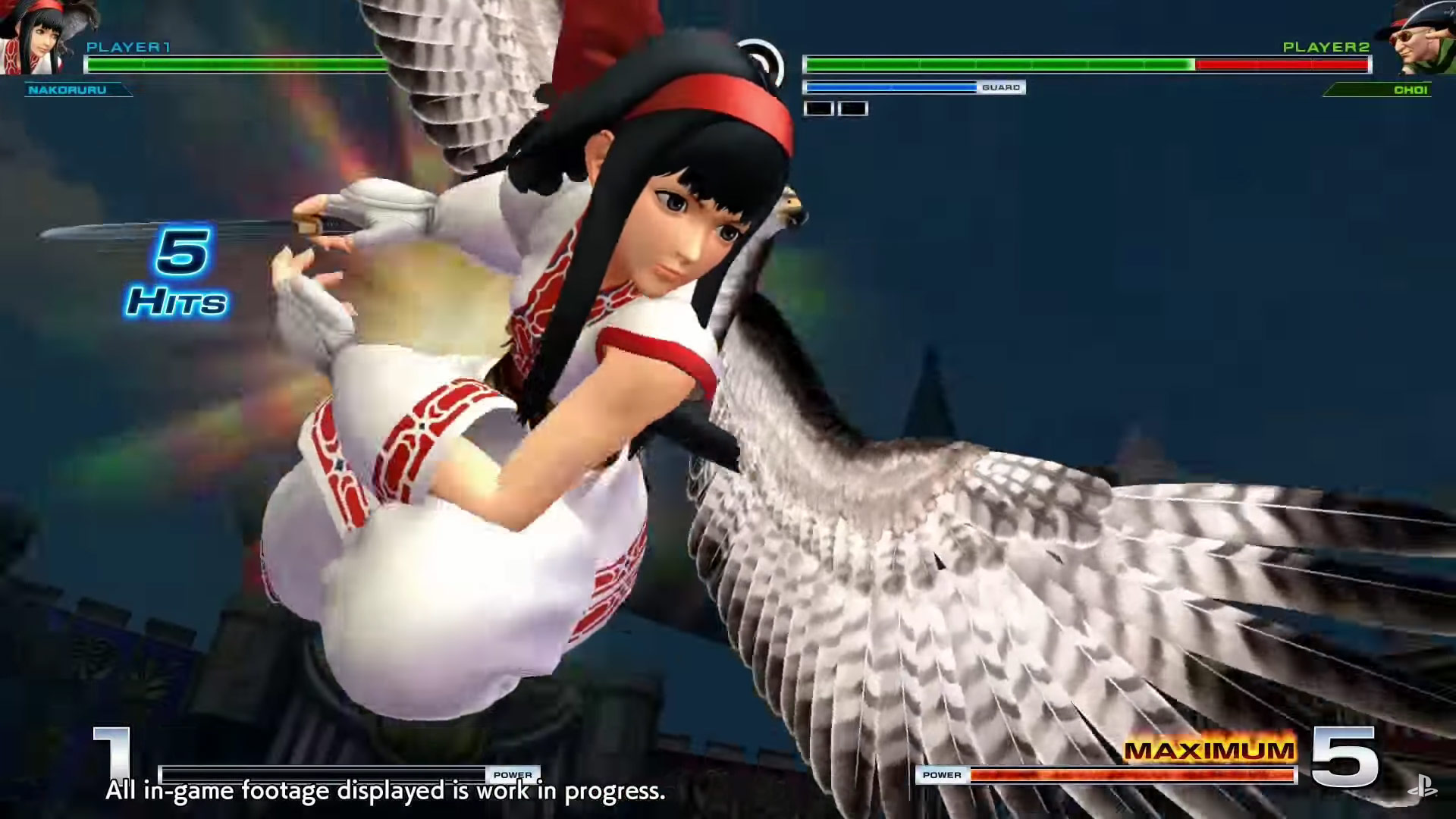Click Player 1's green health bar
This screenshot has height=819, width=1456.
coord(227,64)
